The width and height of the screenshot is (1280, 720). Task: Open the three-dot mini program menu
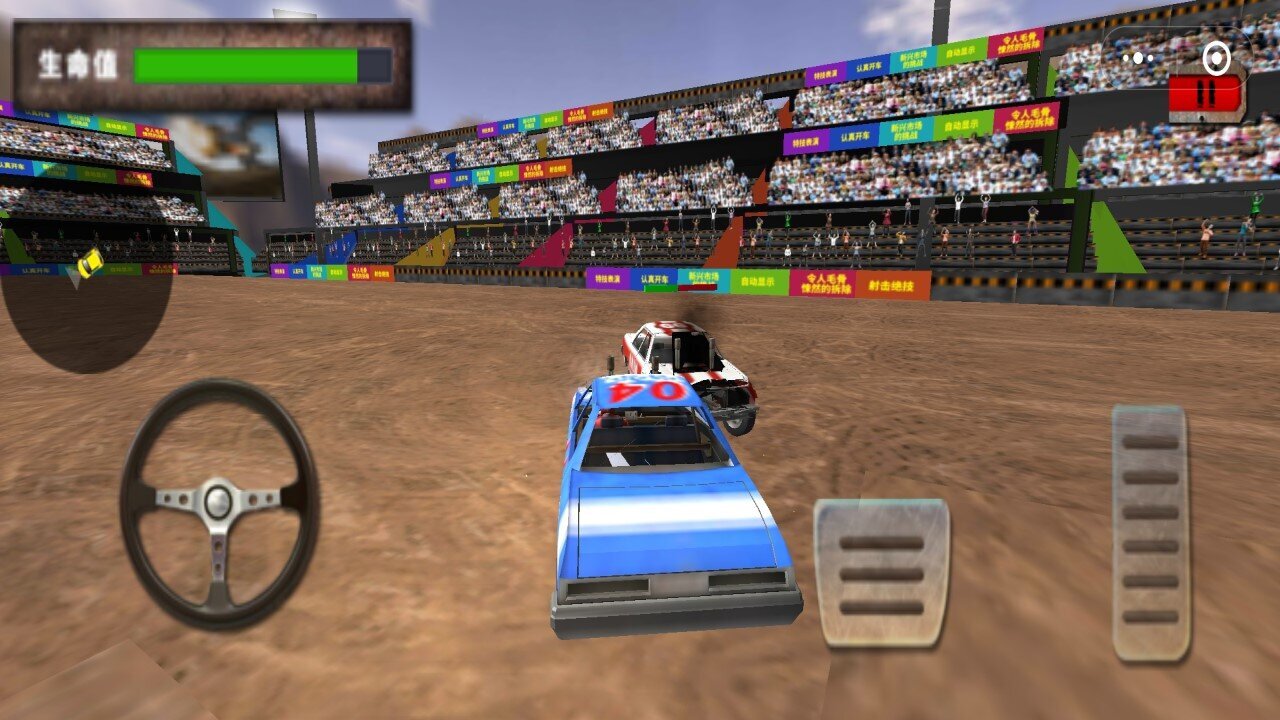1137,58
